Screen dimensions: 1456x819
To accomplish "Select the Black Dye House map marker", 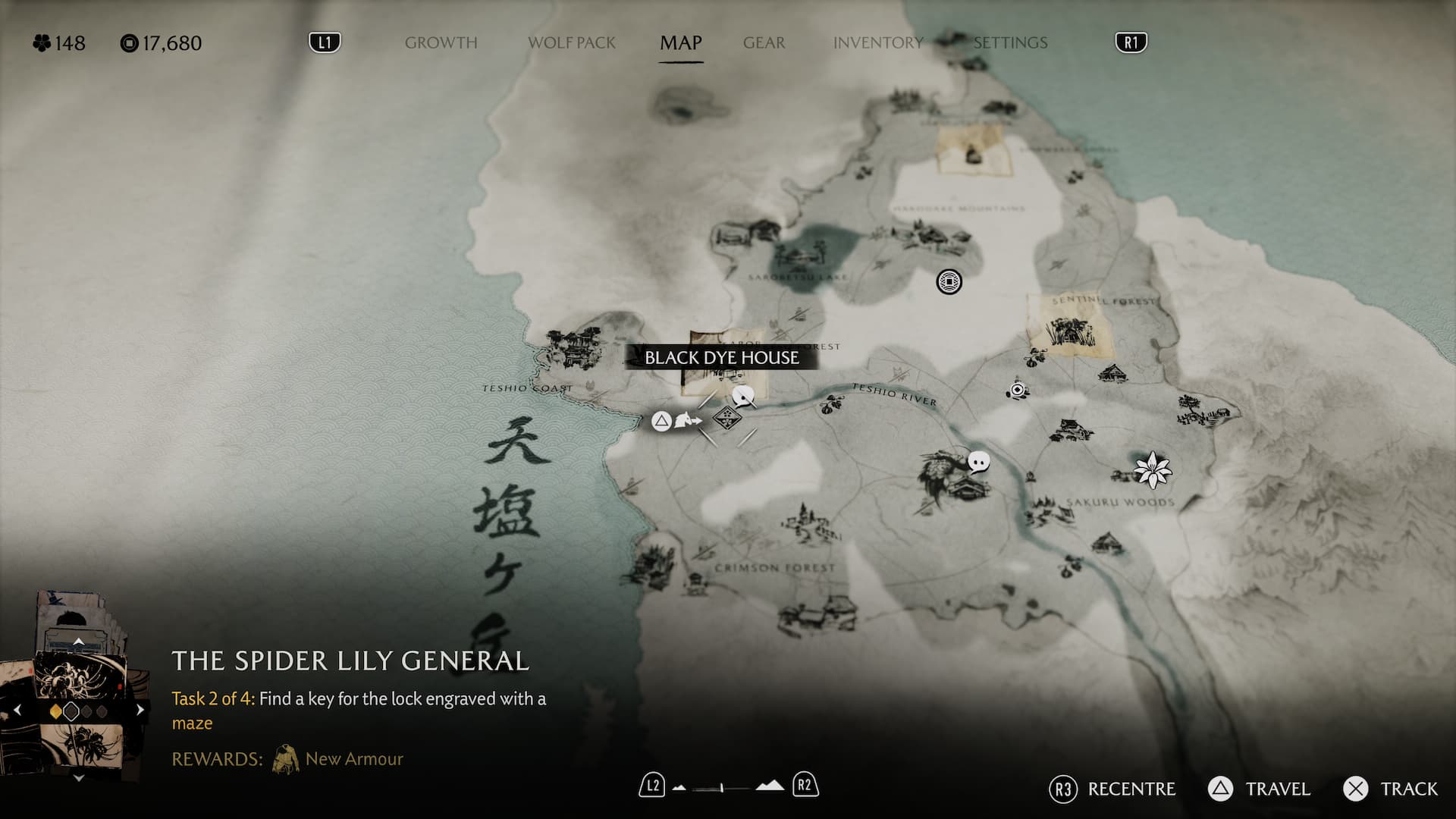I will point(721,358).
